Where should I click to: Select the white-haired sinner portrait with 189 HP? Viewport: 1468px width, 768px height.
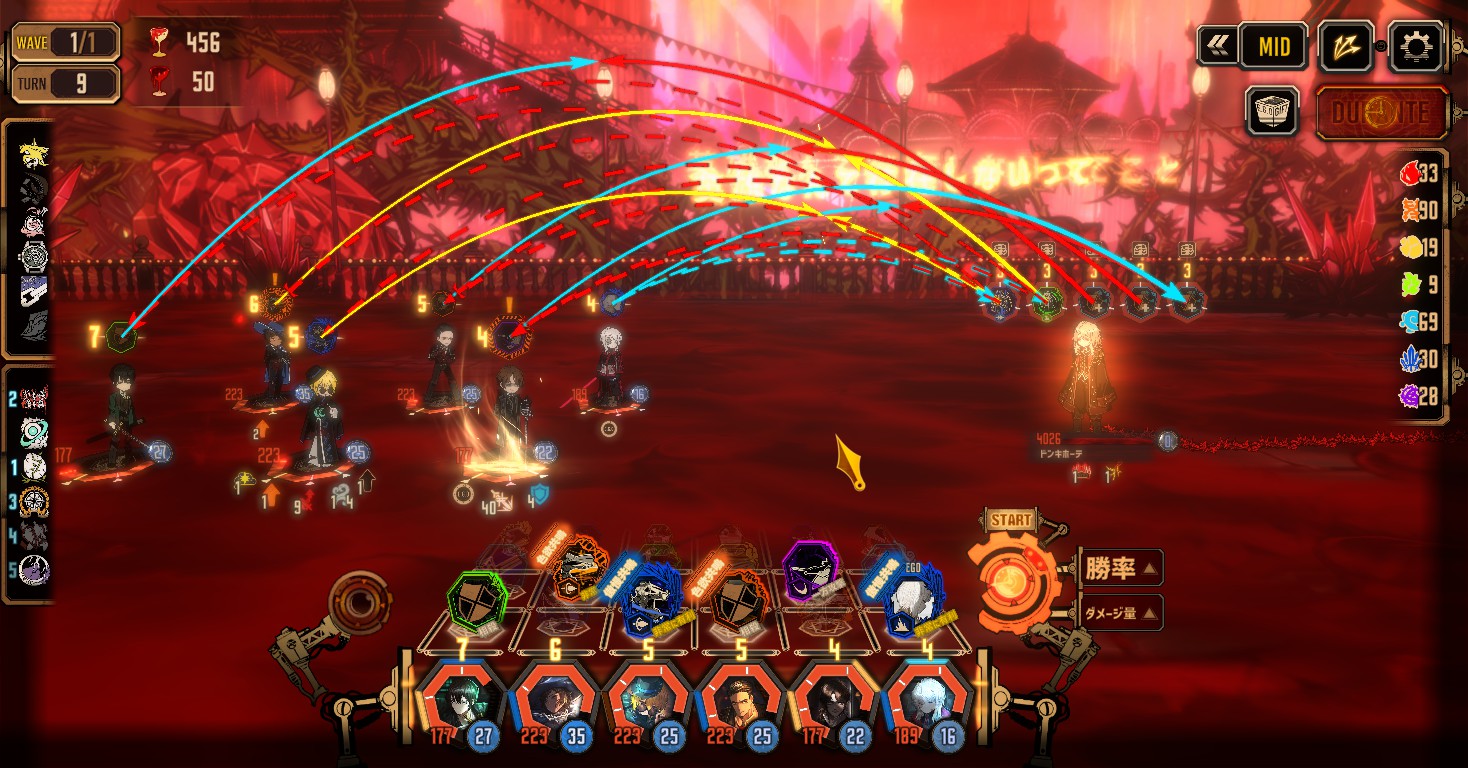928,698
